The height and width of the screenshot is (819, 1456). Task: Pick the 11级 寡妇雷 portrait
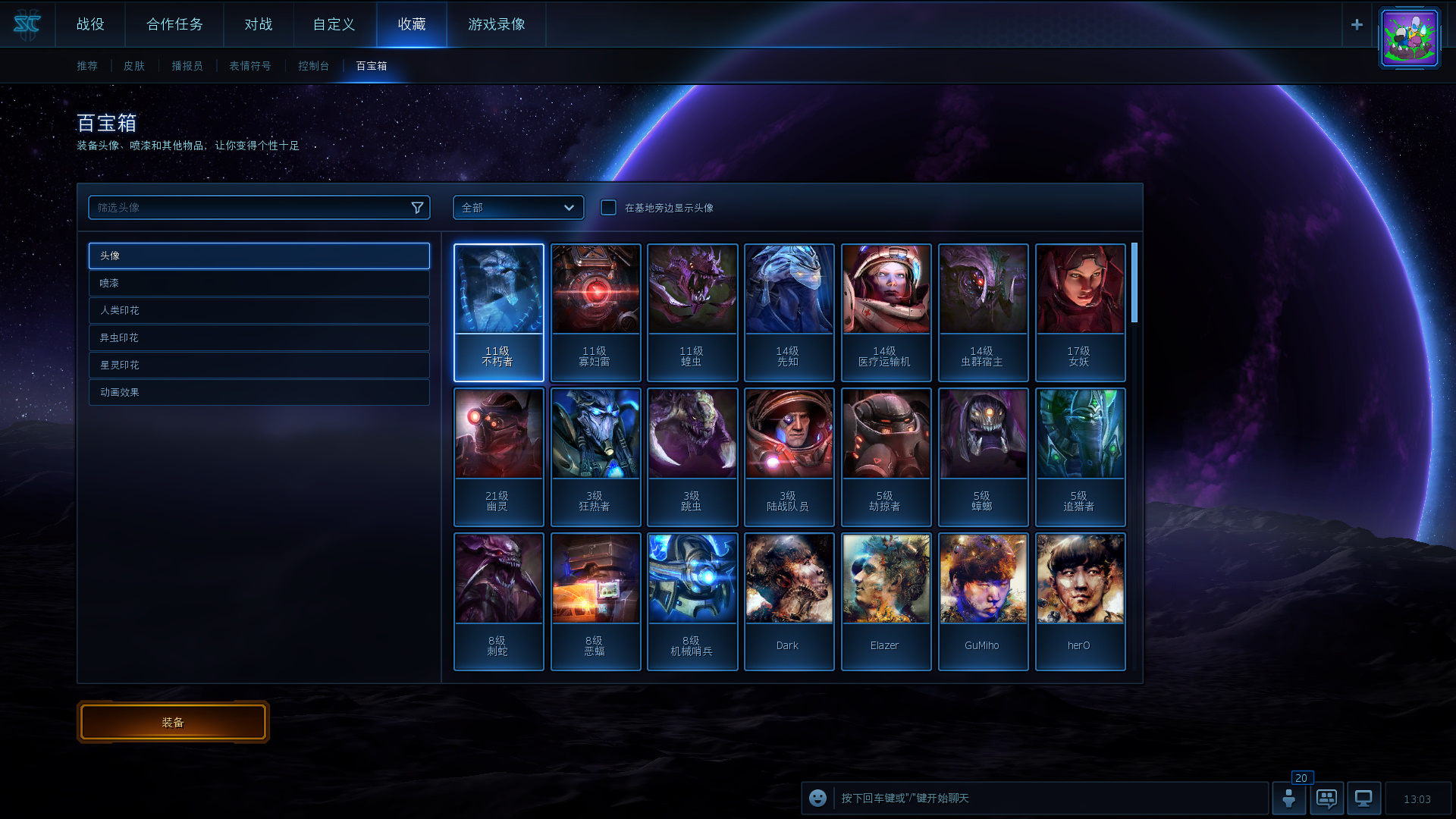click(595, 312)
